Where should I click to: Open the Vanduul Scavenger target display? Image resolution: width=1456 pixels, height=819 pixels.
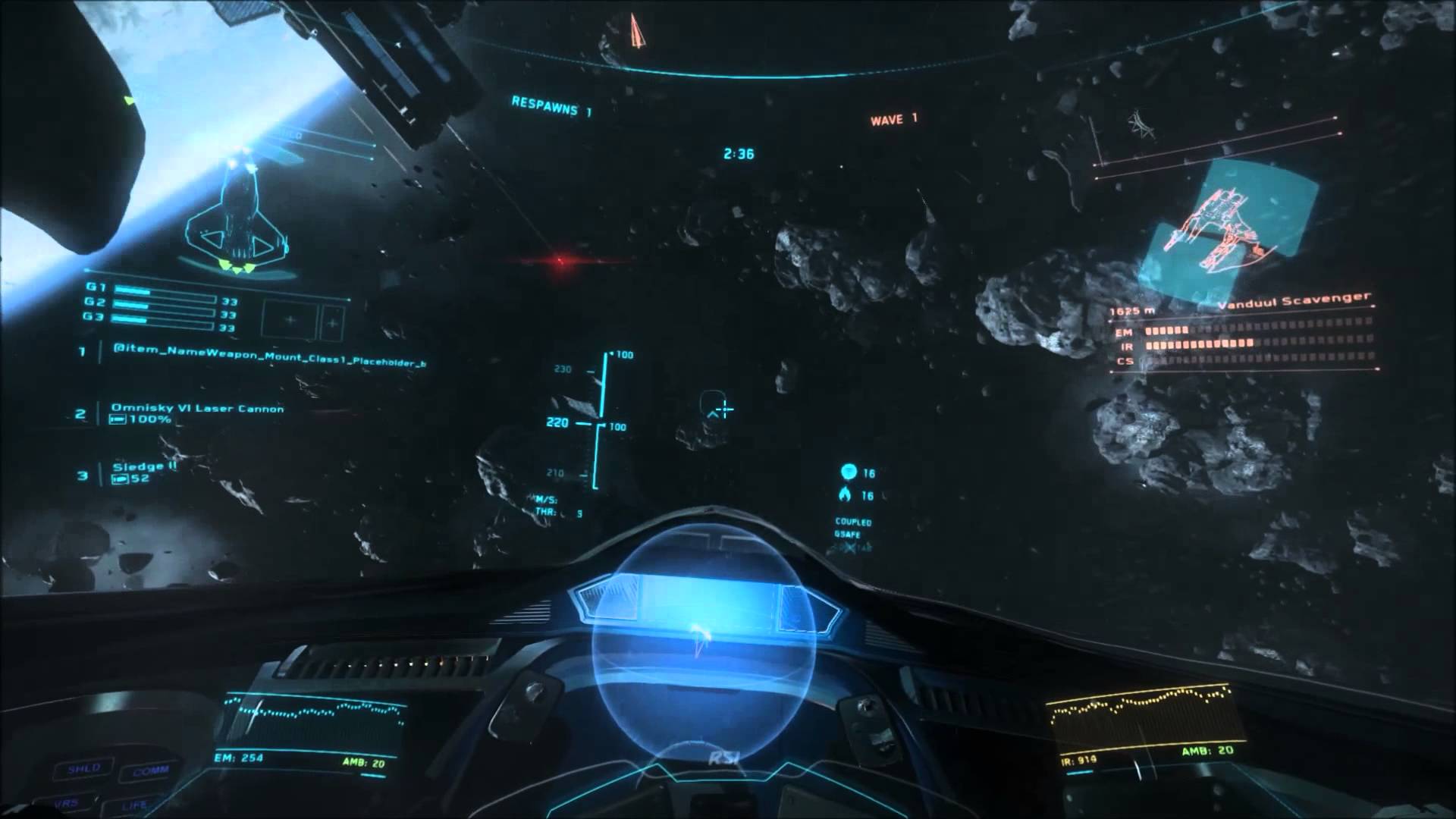[x=1227, y=226]
